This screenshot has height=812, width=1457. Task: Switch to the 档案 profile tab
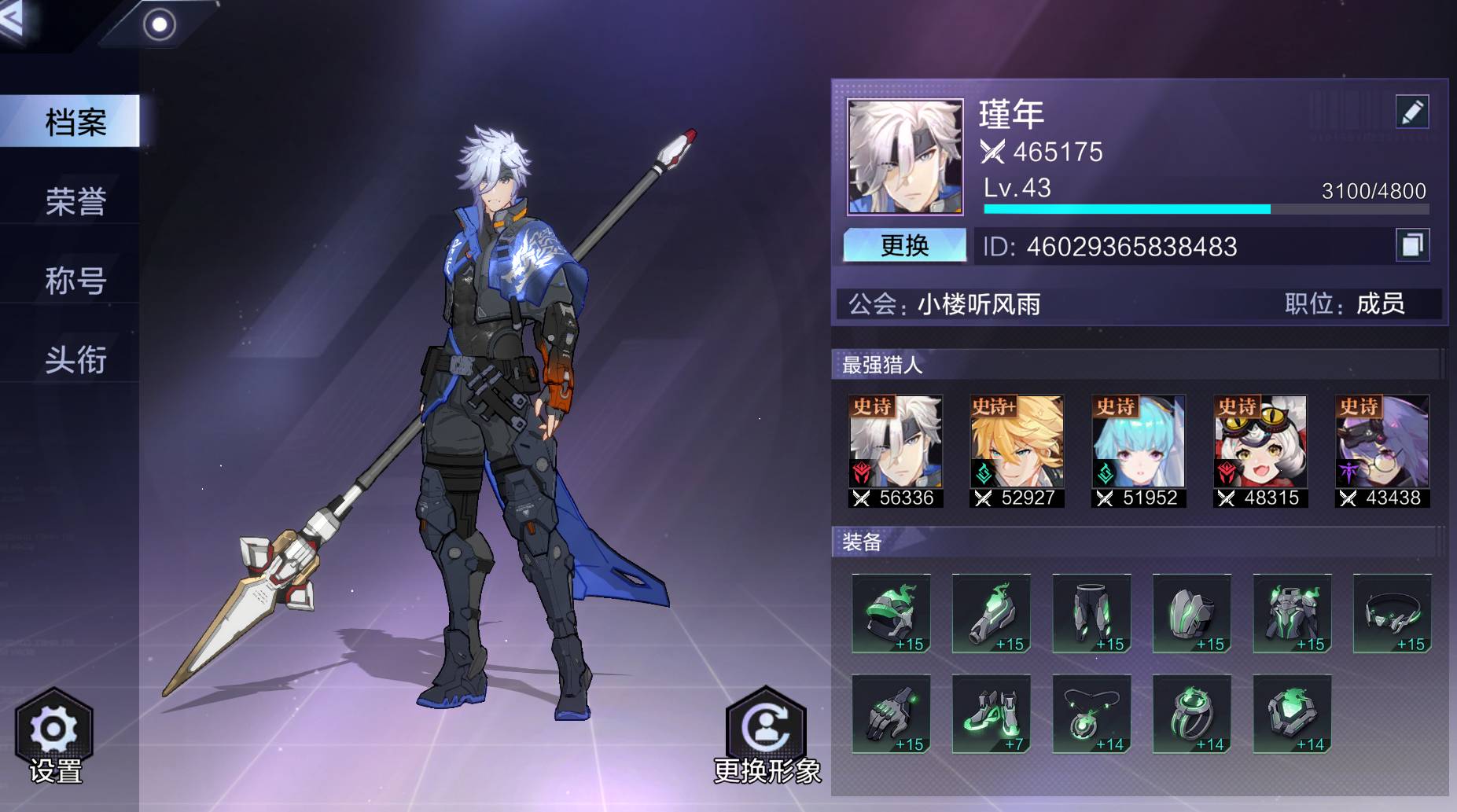75,122
